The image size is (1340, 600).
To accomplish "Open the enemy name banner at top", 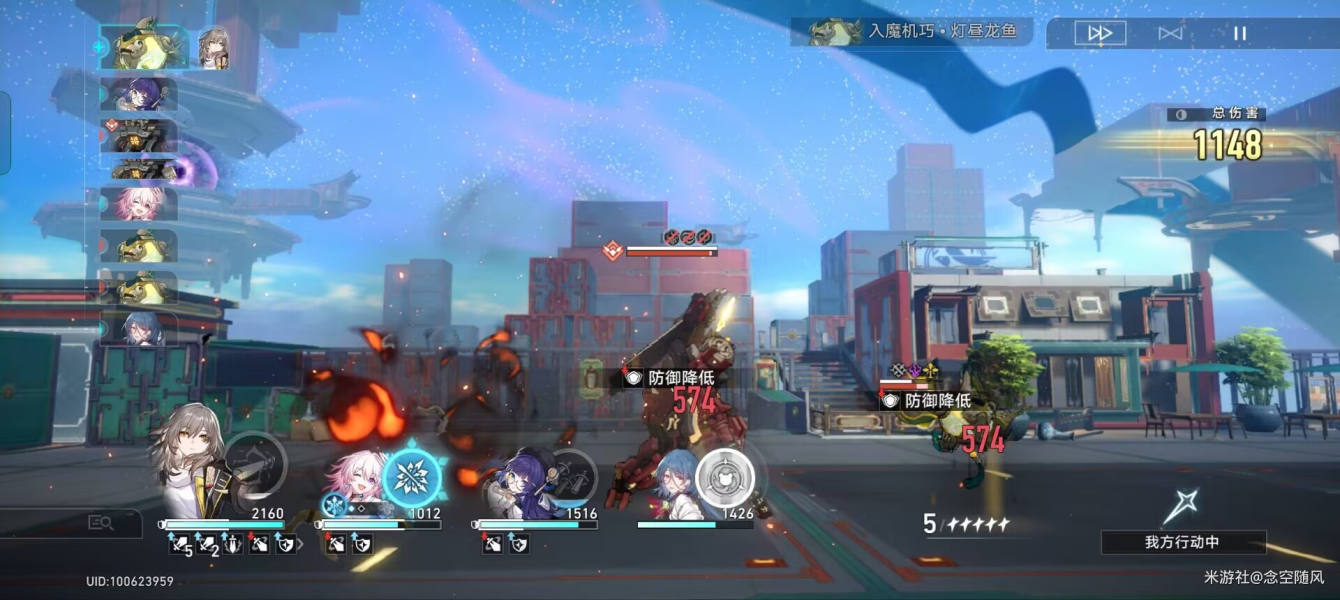I will [x=910, y=32].
